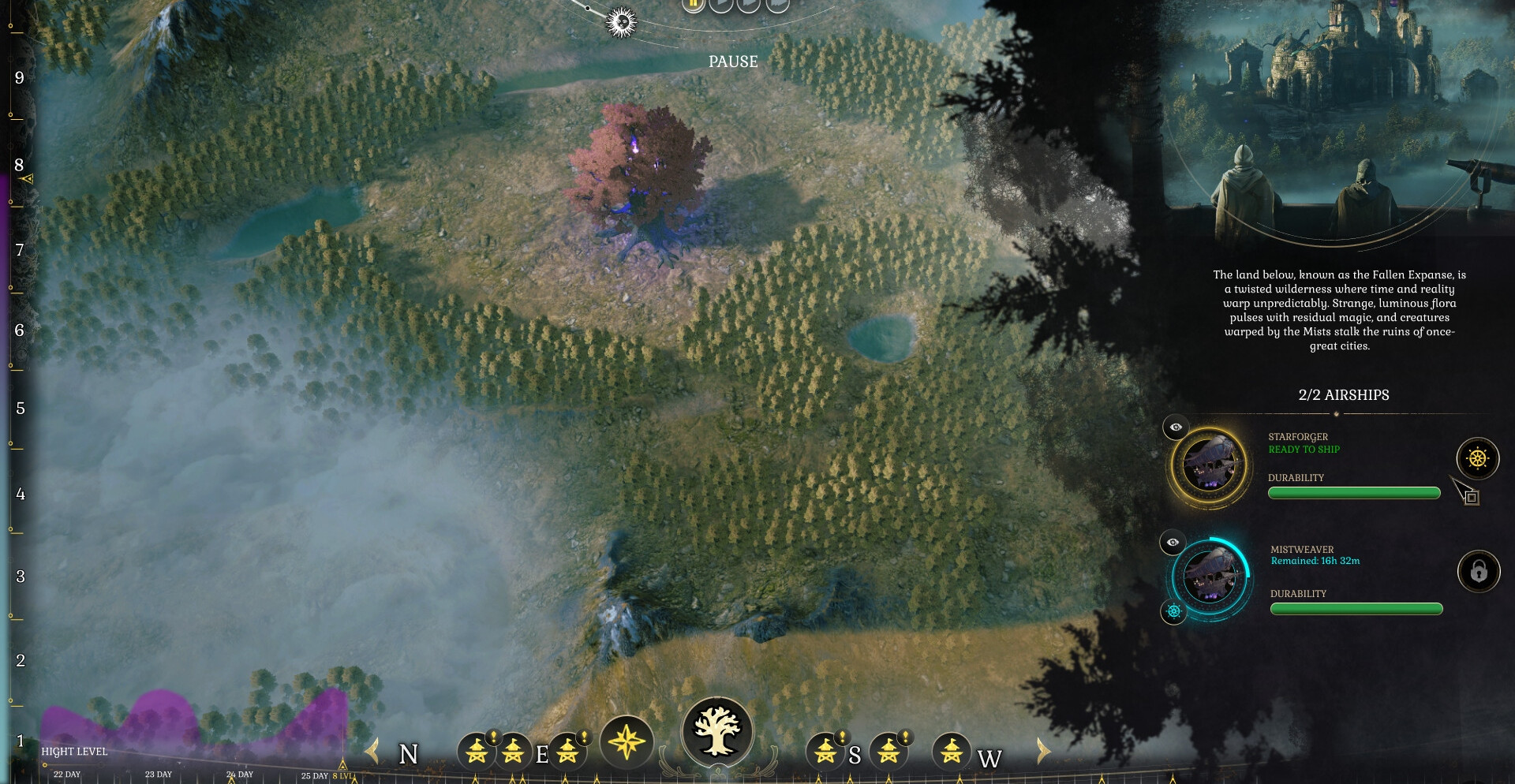1515x784 pixels.
Task: Rotate compass with the left gold arrow
Action: click(x=372, y=751)
